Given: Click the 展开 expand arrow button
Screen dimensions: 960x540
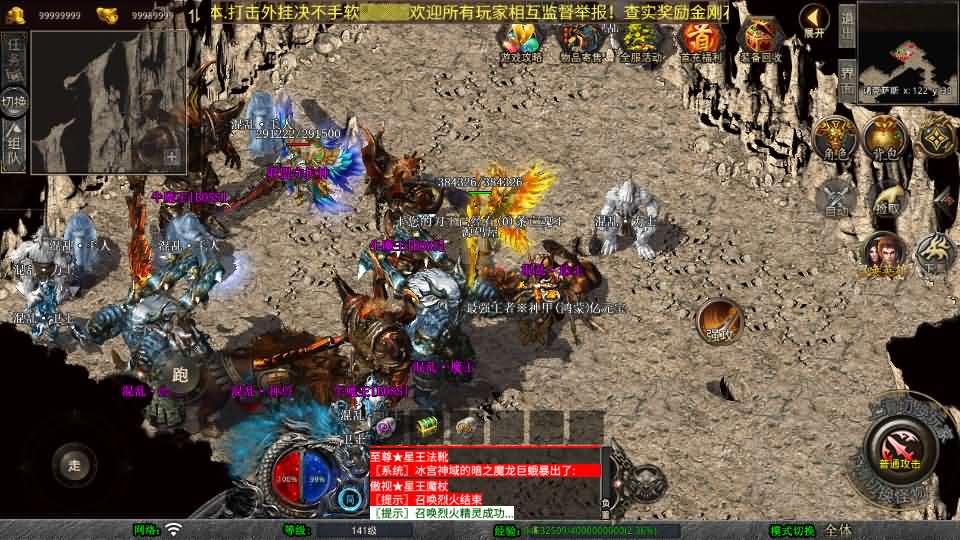Looking at the screenshot, I should pyautogui.click(x=815, y=20).
